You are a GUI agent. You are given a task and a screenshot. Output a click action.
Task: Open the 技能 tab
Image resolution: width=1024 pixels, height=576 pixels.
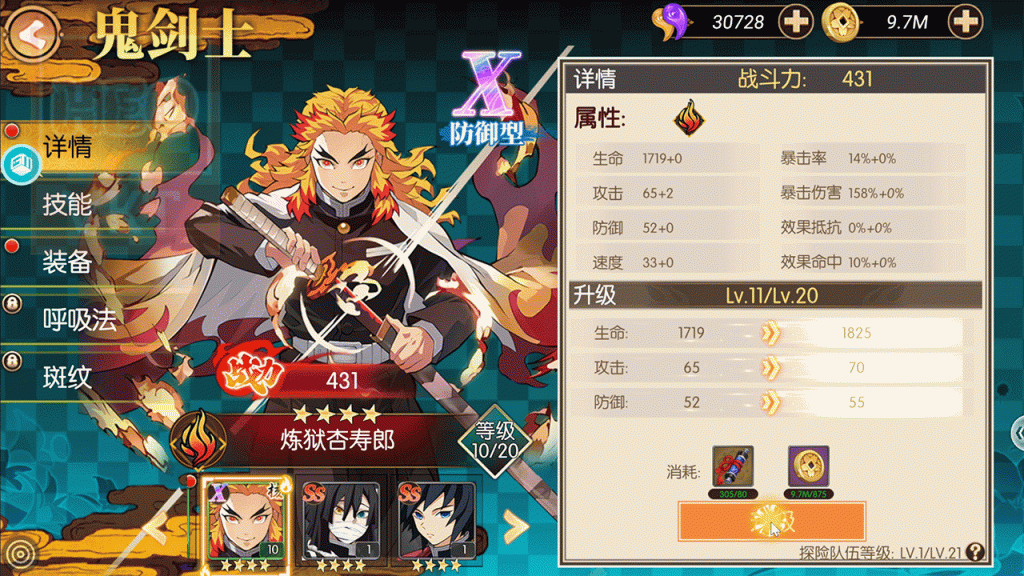pyautogui.click(x=68, y=205)
